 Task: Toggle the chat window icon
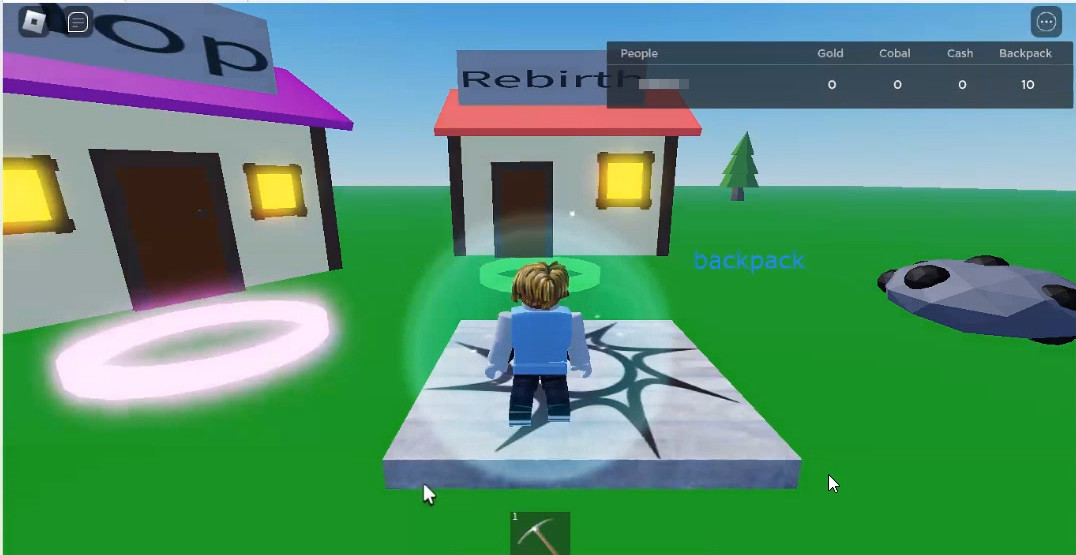click(78, 22)
